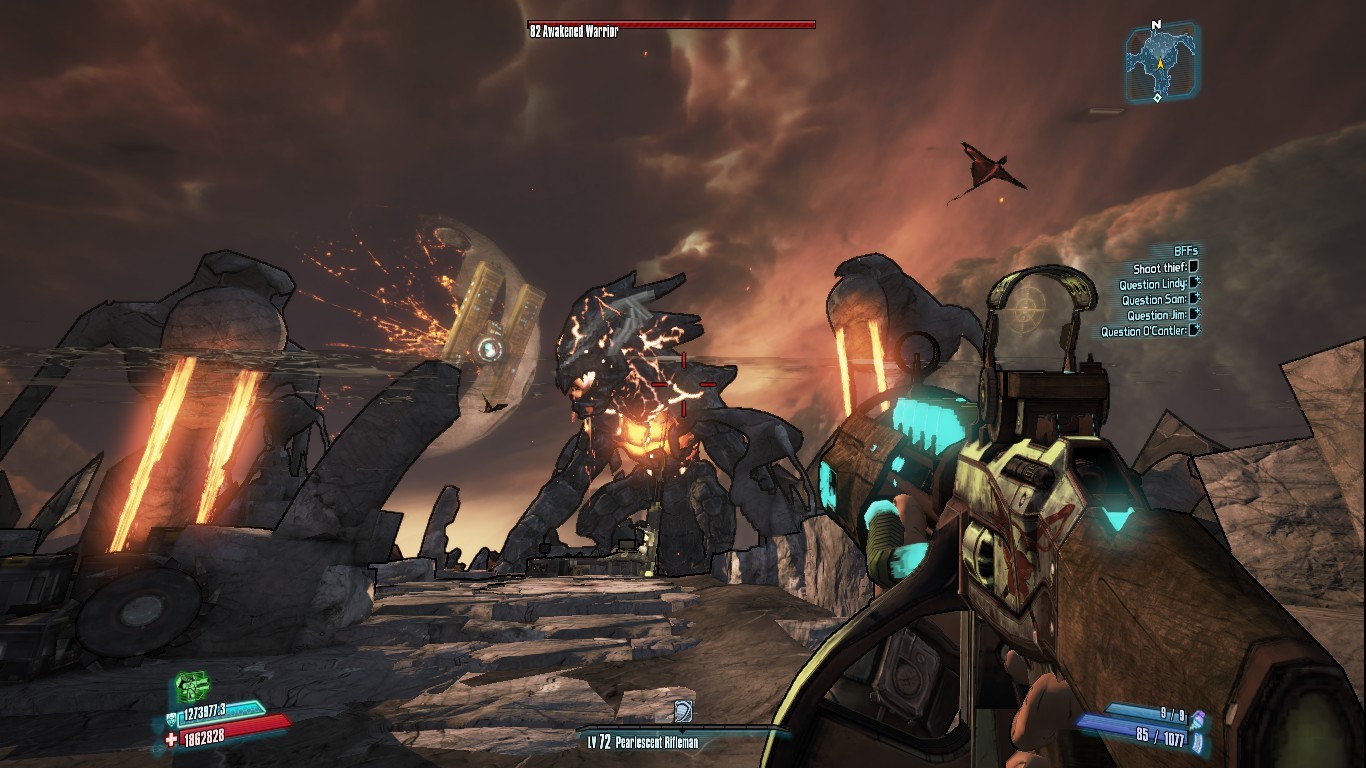The width and height of the screenshot is (1366, 768).
Task: Click the green buff status icon
Action: click(192, 687)
